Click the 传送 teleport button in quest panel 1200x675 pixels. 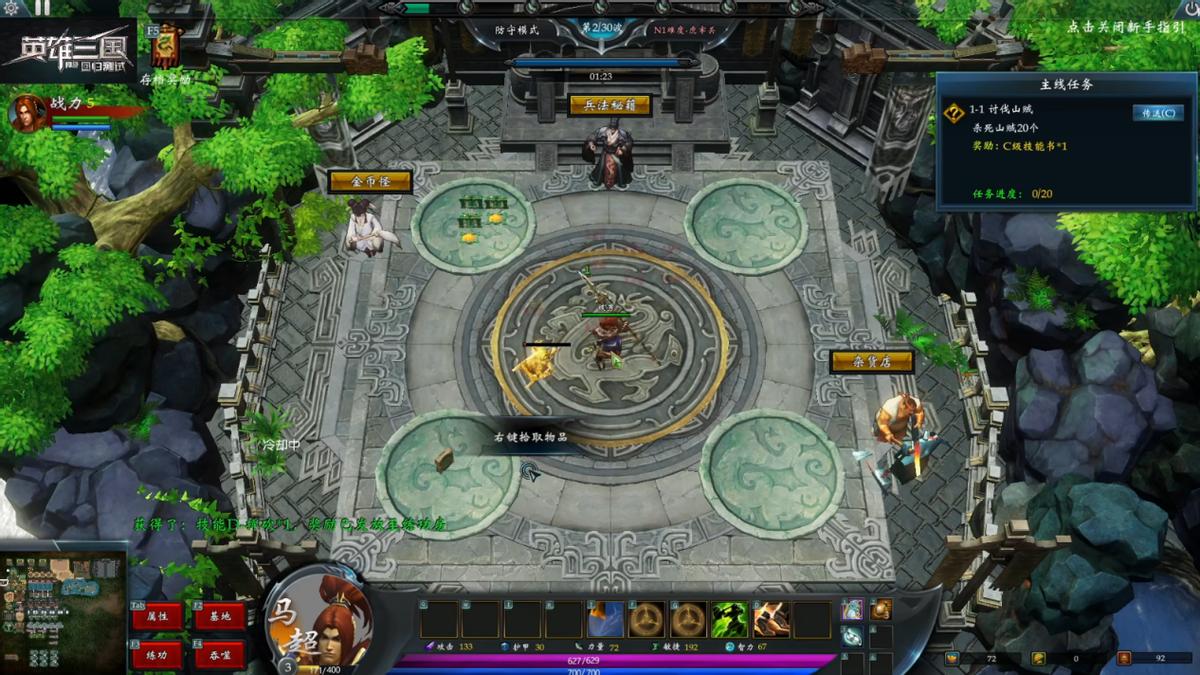pyautogui.click(x=1157, y=113)
